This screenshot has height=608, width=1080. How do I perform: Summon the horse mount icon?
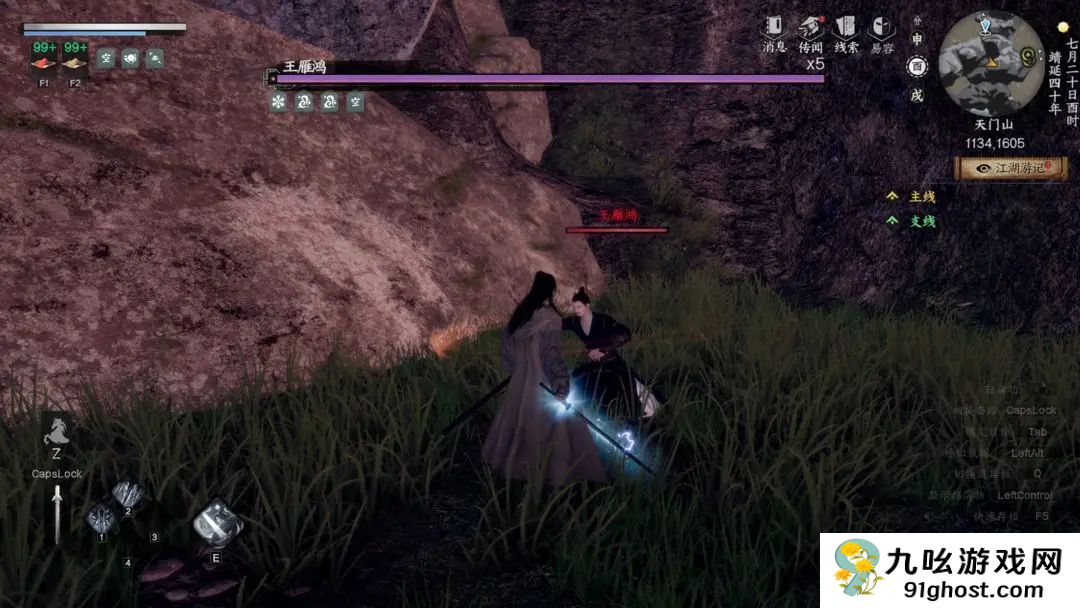[x=56, y=432]
